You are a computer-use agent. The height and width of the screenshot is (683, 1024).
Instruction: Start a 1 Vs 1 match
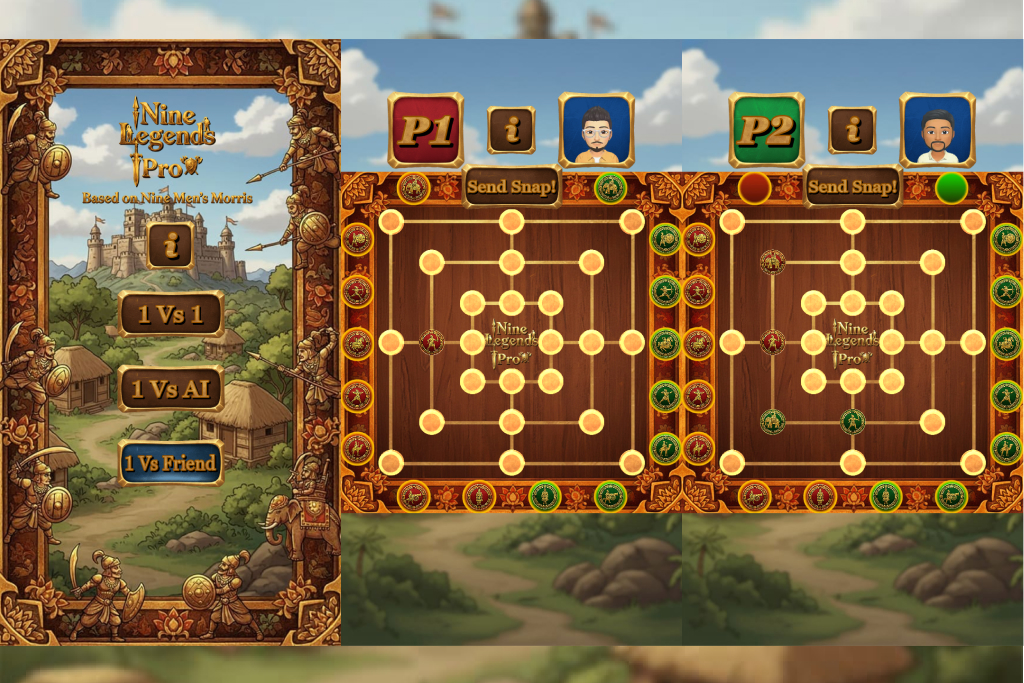171,315
